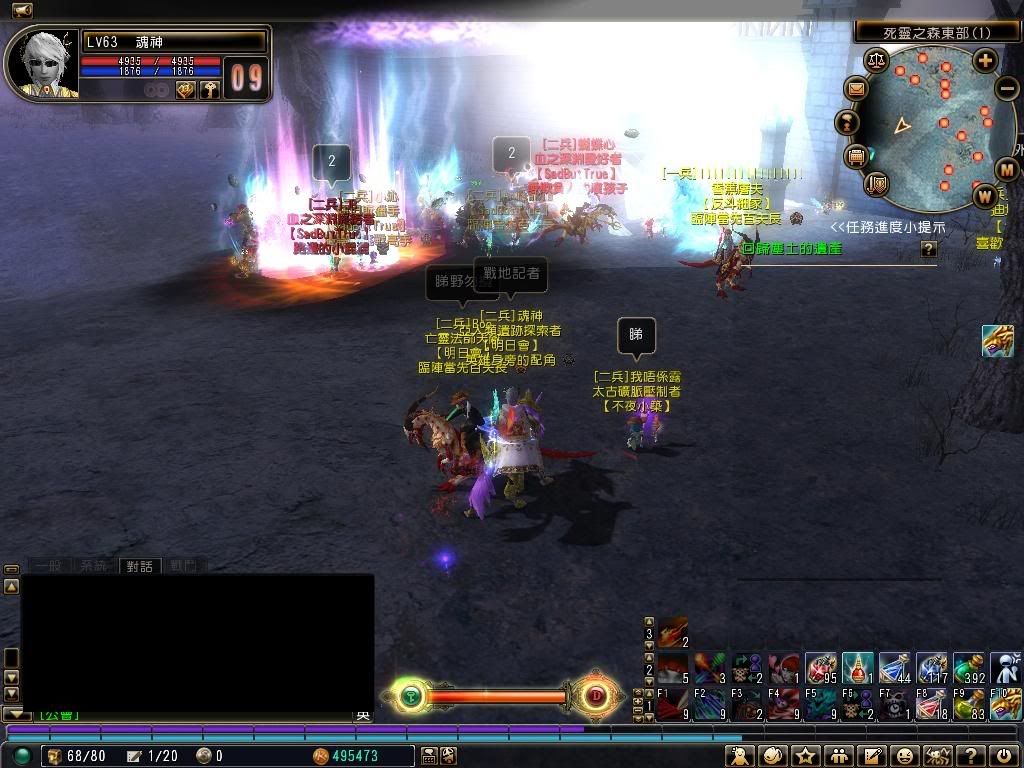Use the blue potion stack of 44

[x=895, y=667]
